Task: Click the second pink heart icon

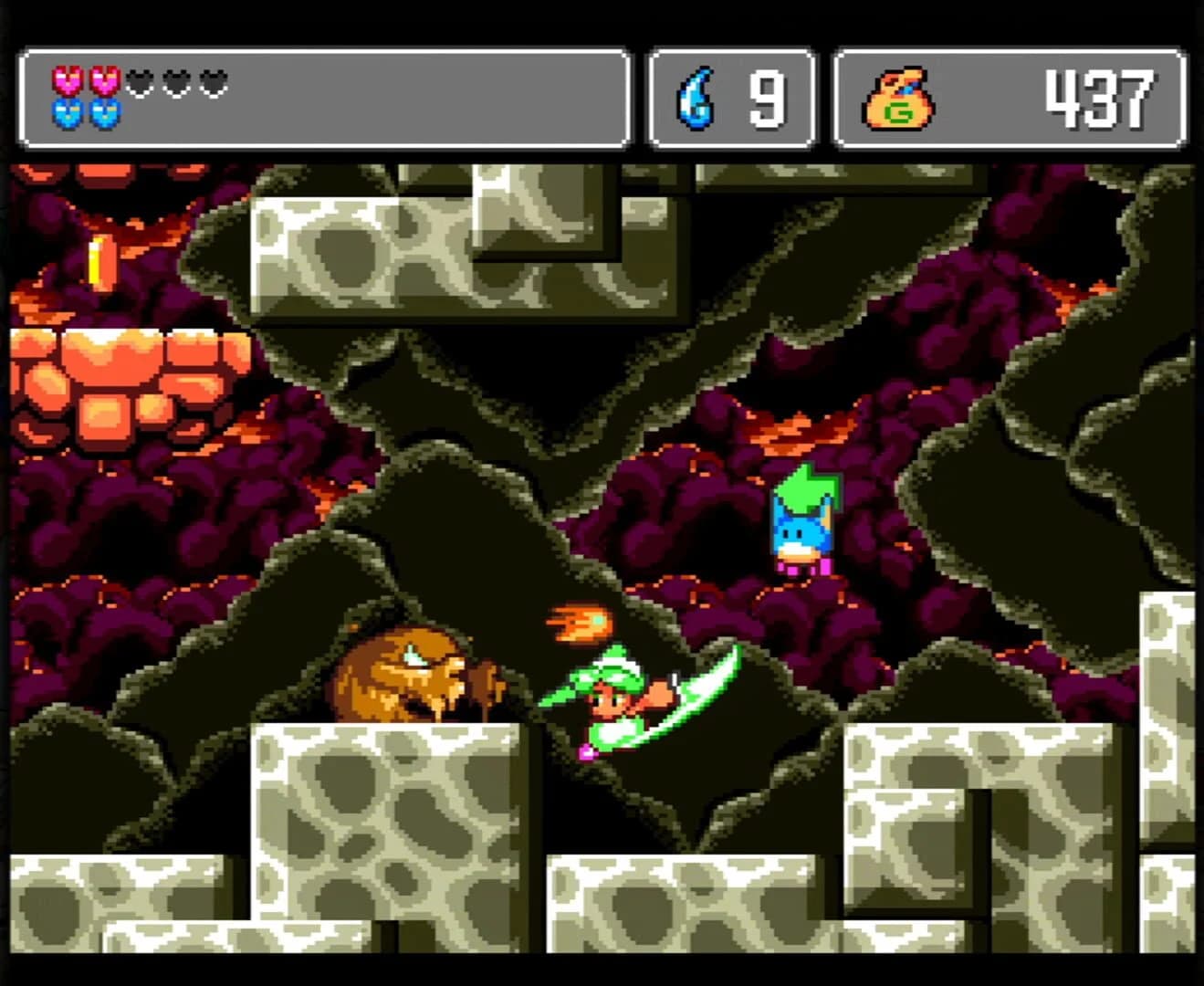Action: click(103, 81)
